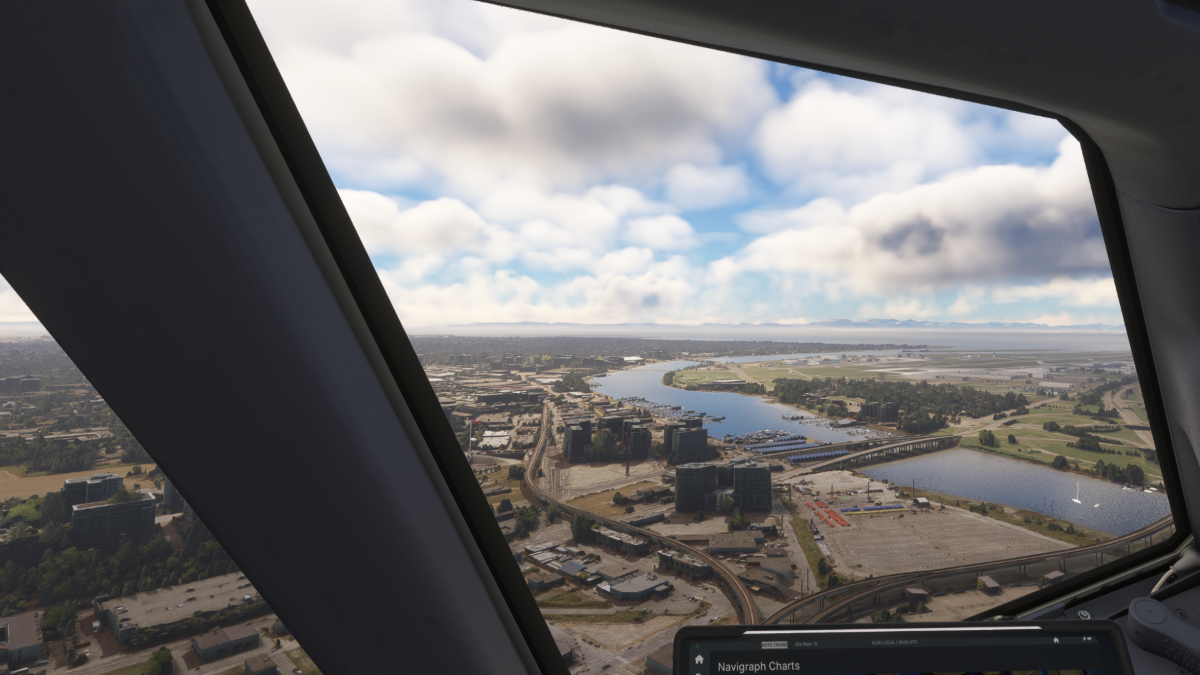This screenshot has height=675, width=1200.
Task: Tap the home icon in tablet's top status bar
Action: 1054,641
